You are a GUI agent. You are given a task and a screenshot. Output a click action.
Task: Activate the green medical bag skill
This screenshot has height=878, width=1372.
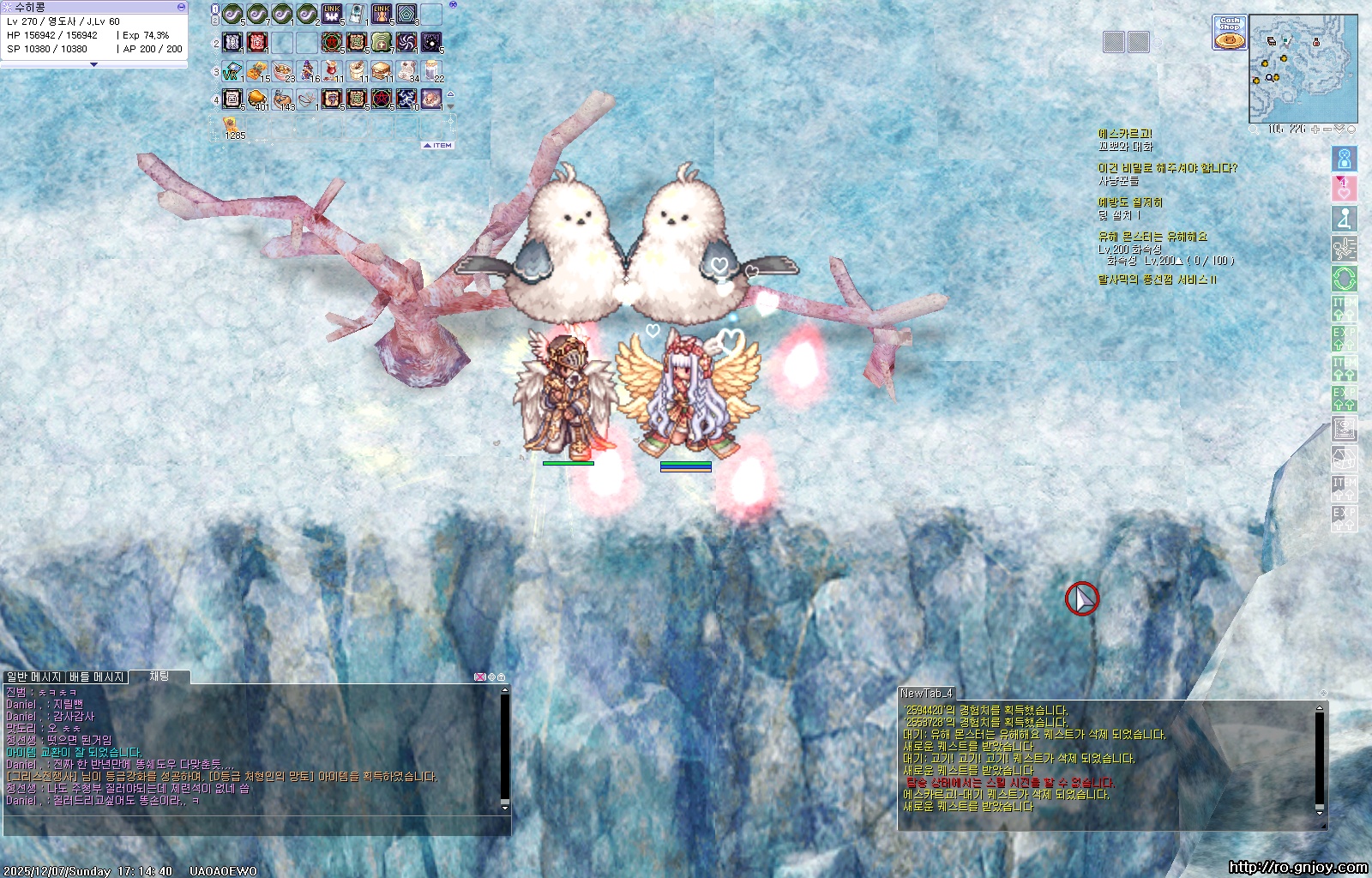click(382, 42)
